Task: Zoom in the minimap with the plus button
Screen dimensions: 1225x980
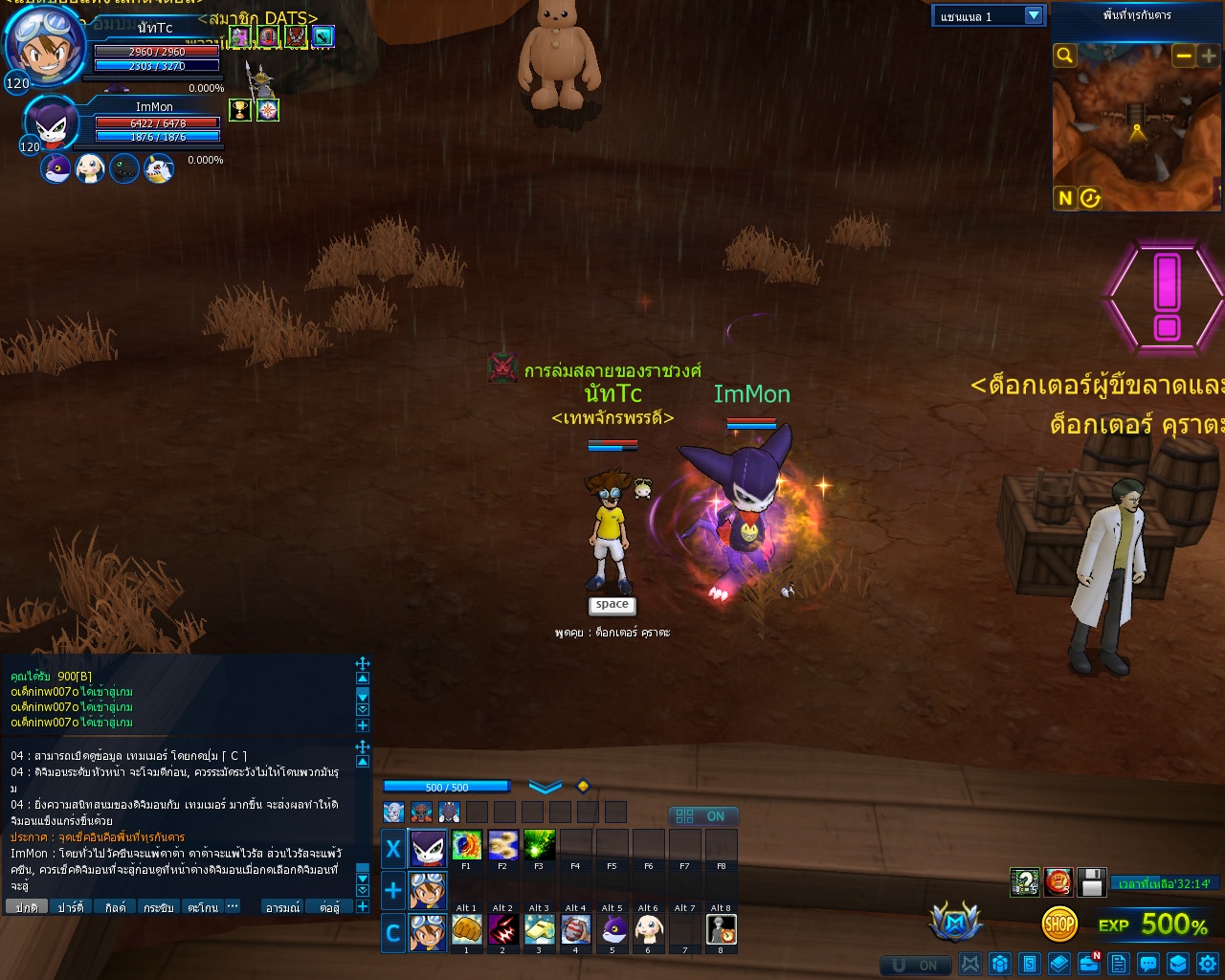Action: (x=1209, y=56)
